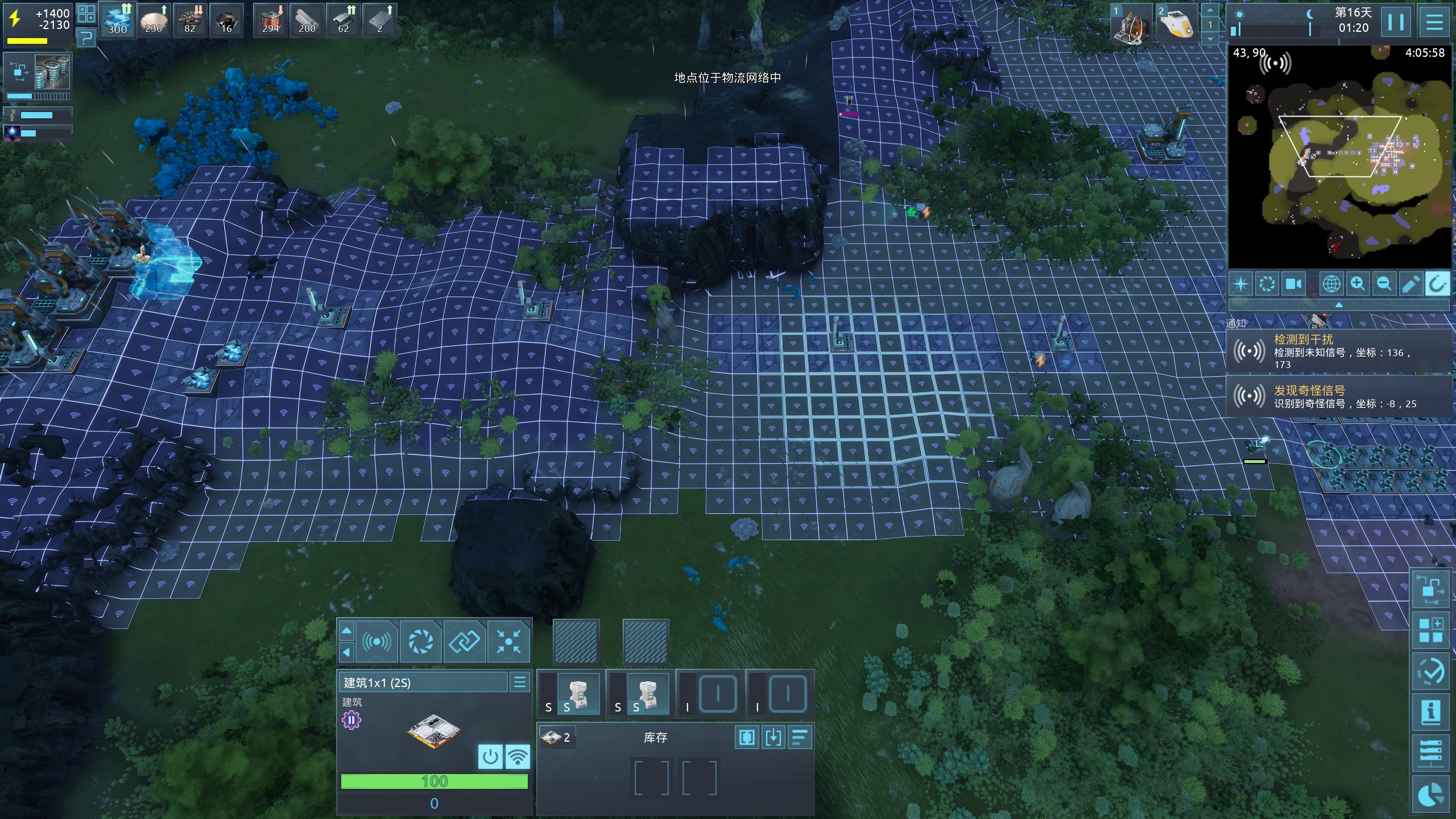Open the main hamburger menu

1434,22
